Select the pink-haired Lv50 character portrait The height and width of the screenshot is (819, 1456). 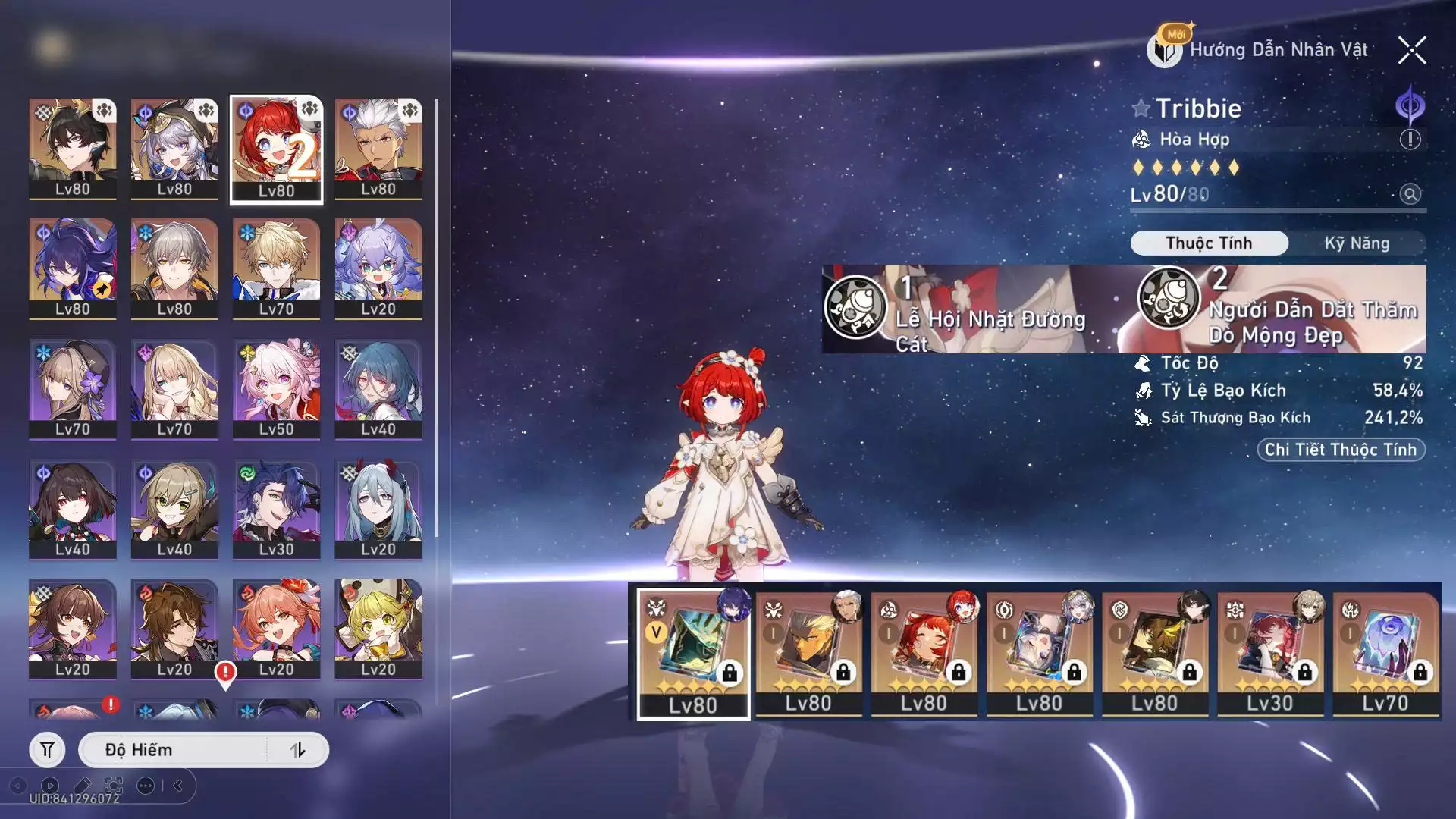point(276,388)
